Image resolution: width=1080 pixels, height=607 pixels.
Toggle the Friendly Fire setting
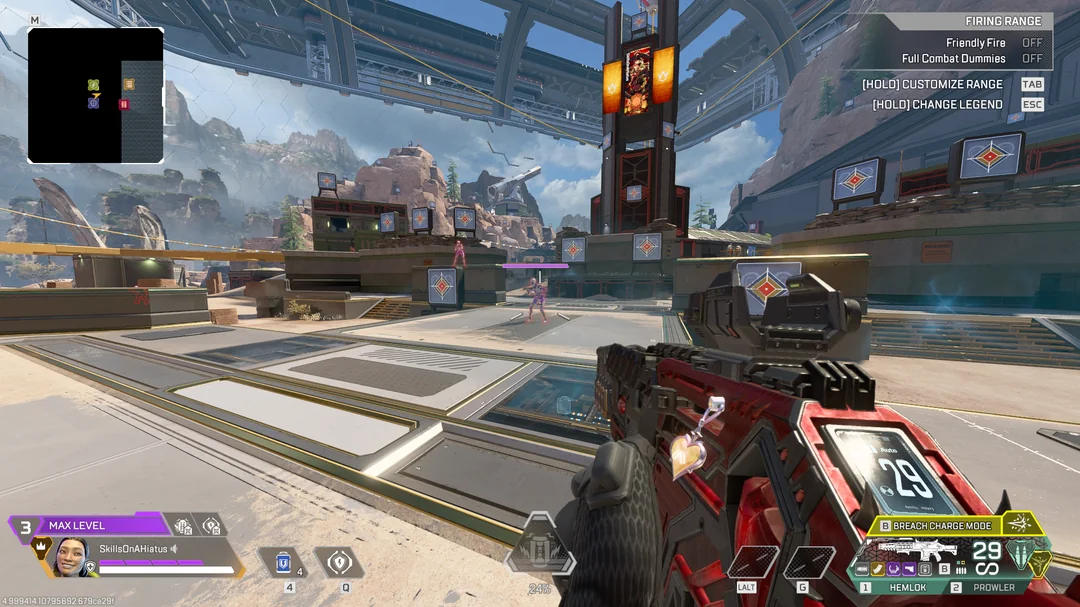[1031, 43]
